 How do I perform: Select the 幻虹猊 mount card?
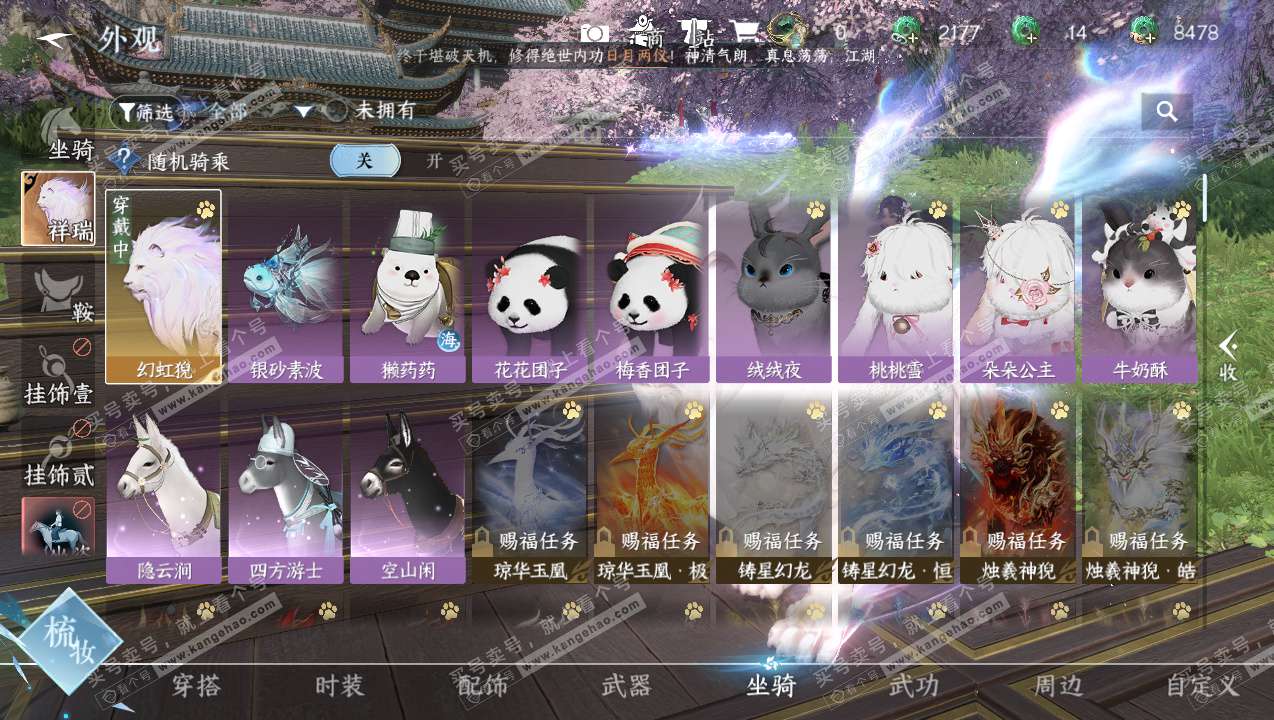(x=164, y=287)
